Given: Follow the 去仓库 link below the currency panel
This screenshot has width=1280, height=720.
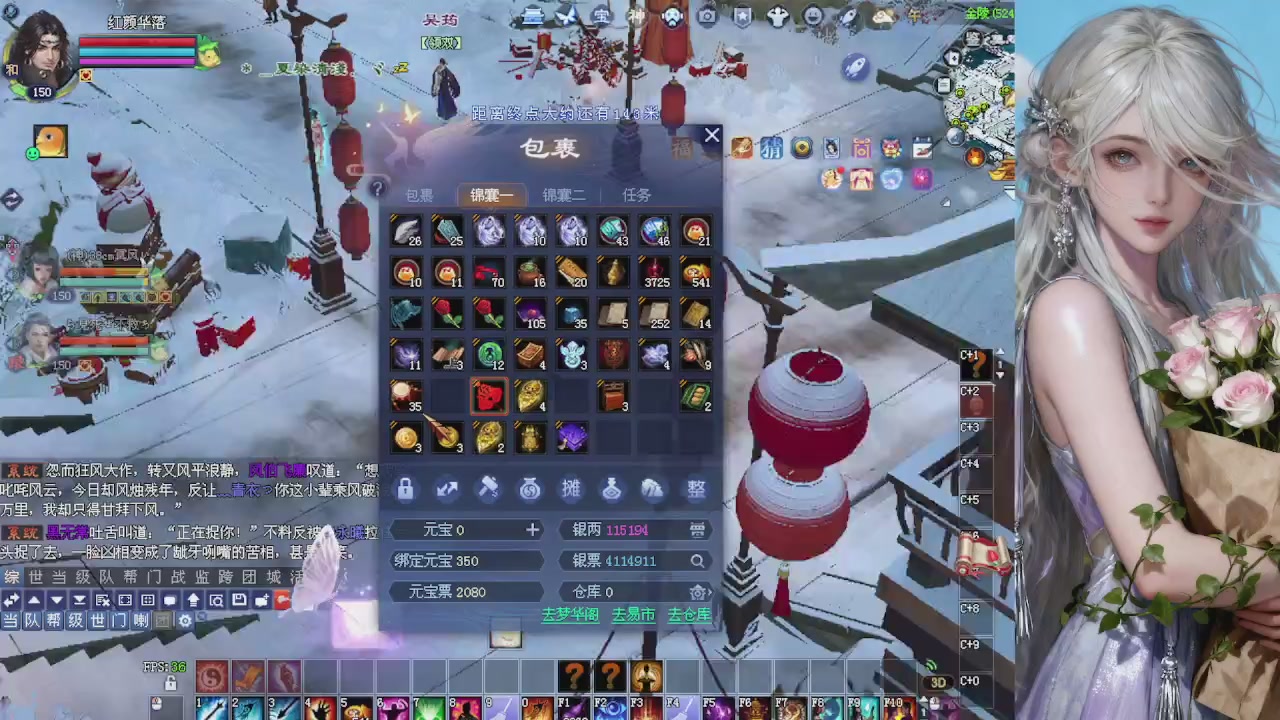Looking at the screenshot, I should click(688, 615).
